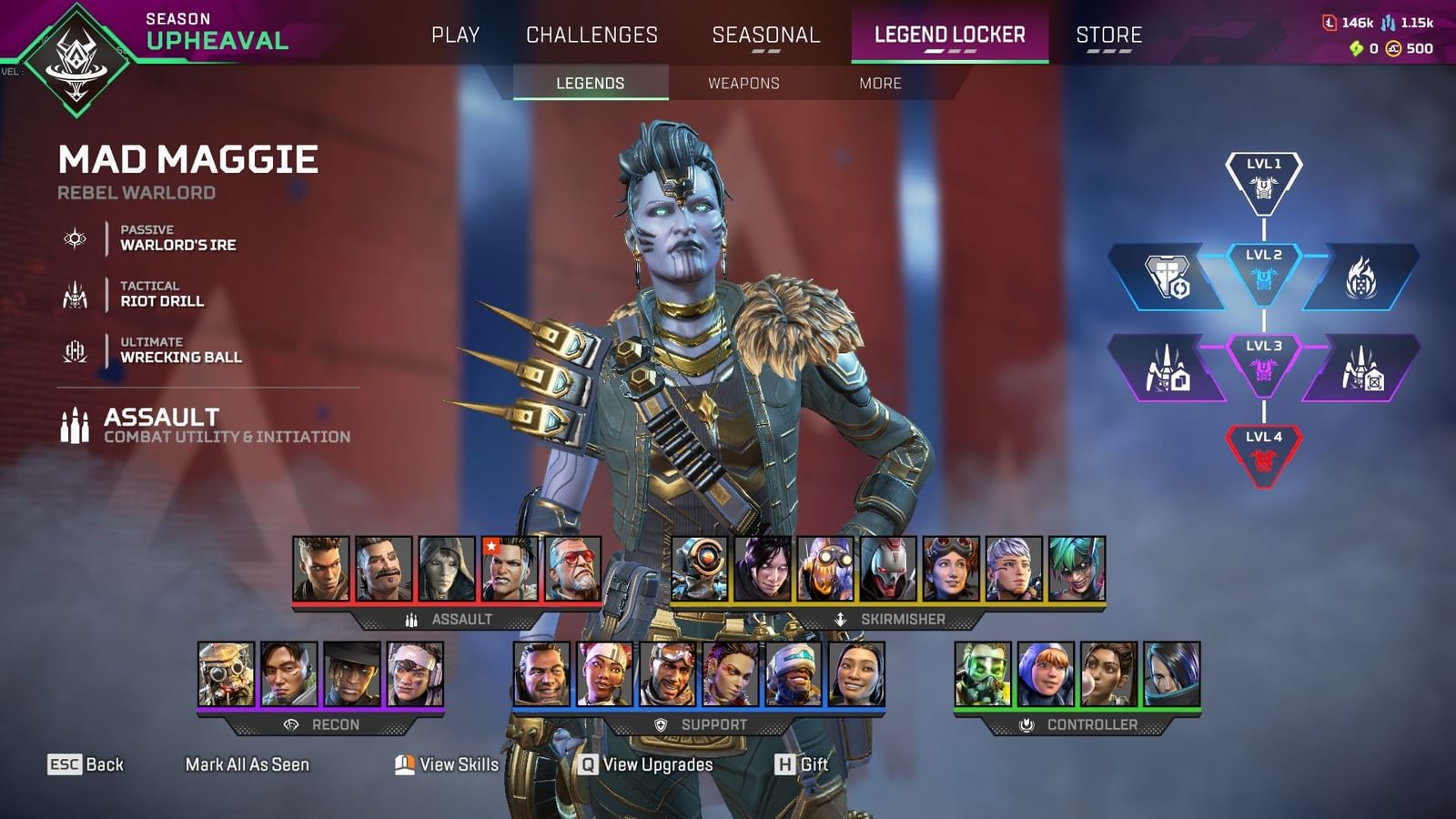Select the Passive Warlord's Ire ability icon

tap(75, 238)
